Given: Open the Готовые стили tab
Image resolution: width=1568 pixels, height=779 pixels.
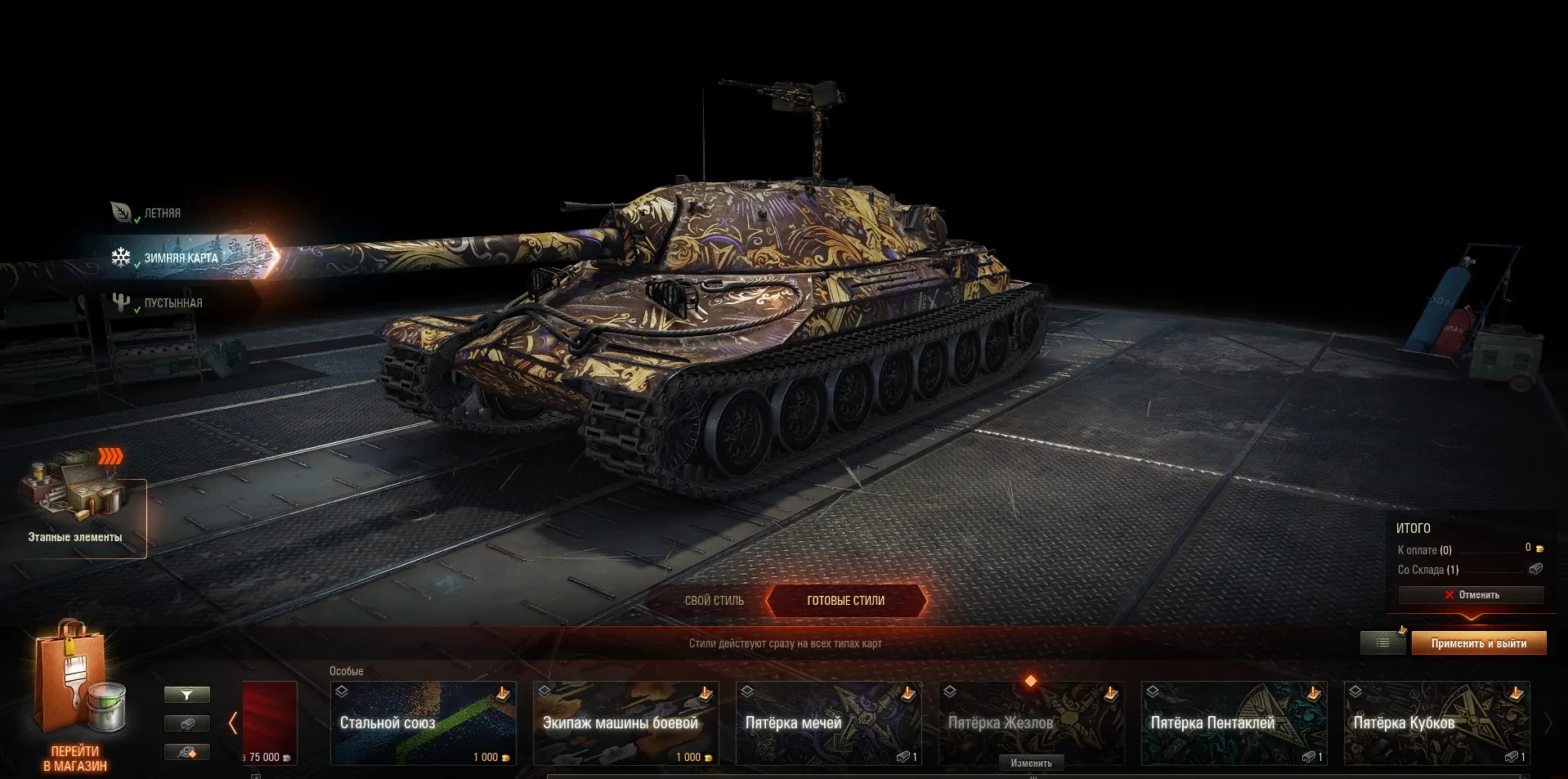Looking at the screenshot, I should 845,601.
